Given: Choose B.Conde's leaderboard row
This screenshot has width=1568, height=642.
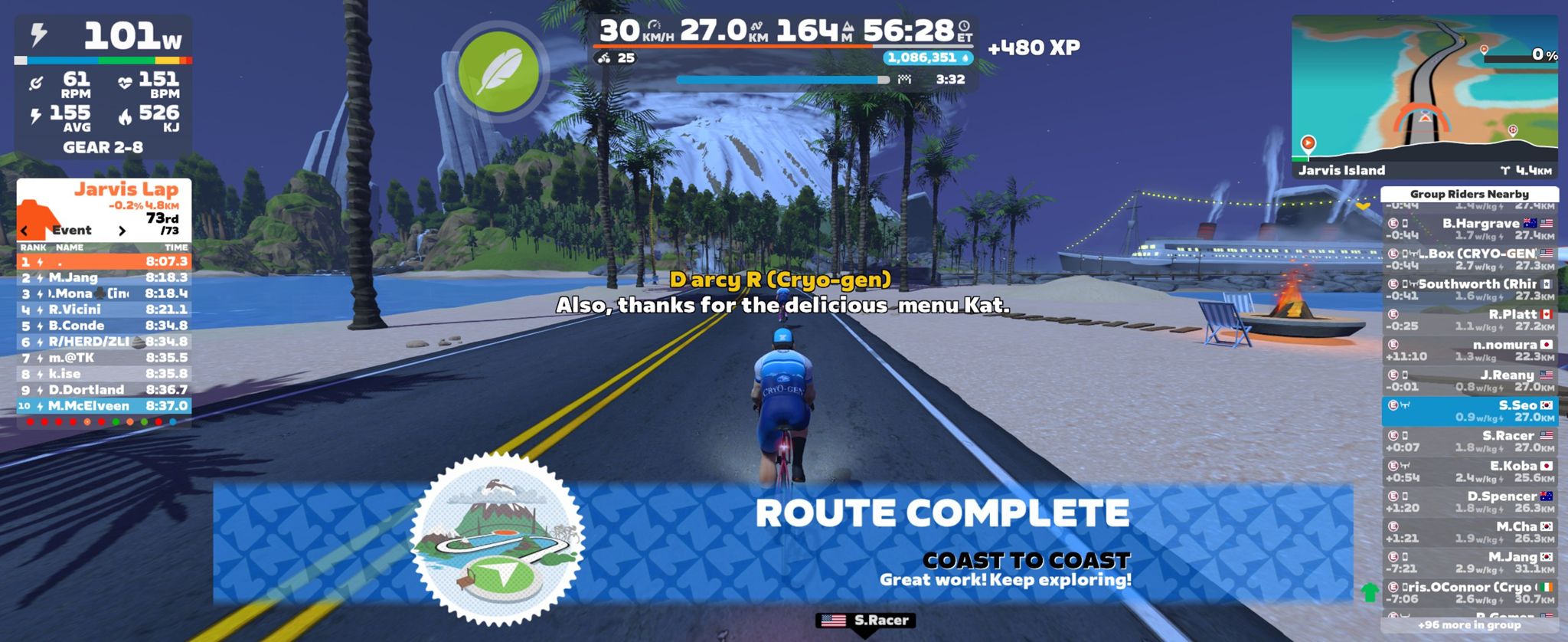Looking at the screenshot, I should (104, 326).
